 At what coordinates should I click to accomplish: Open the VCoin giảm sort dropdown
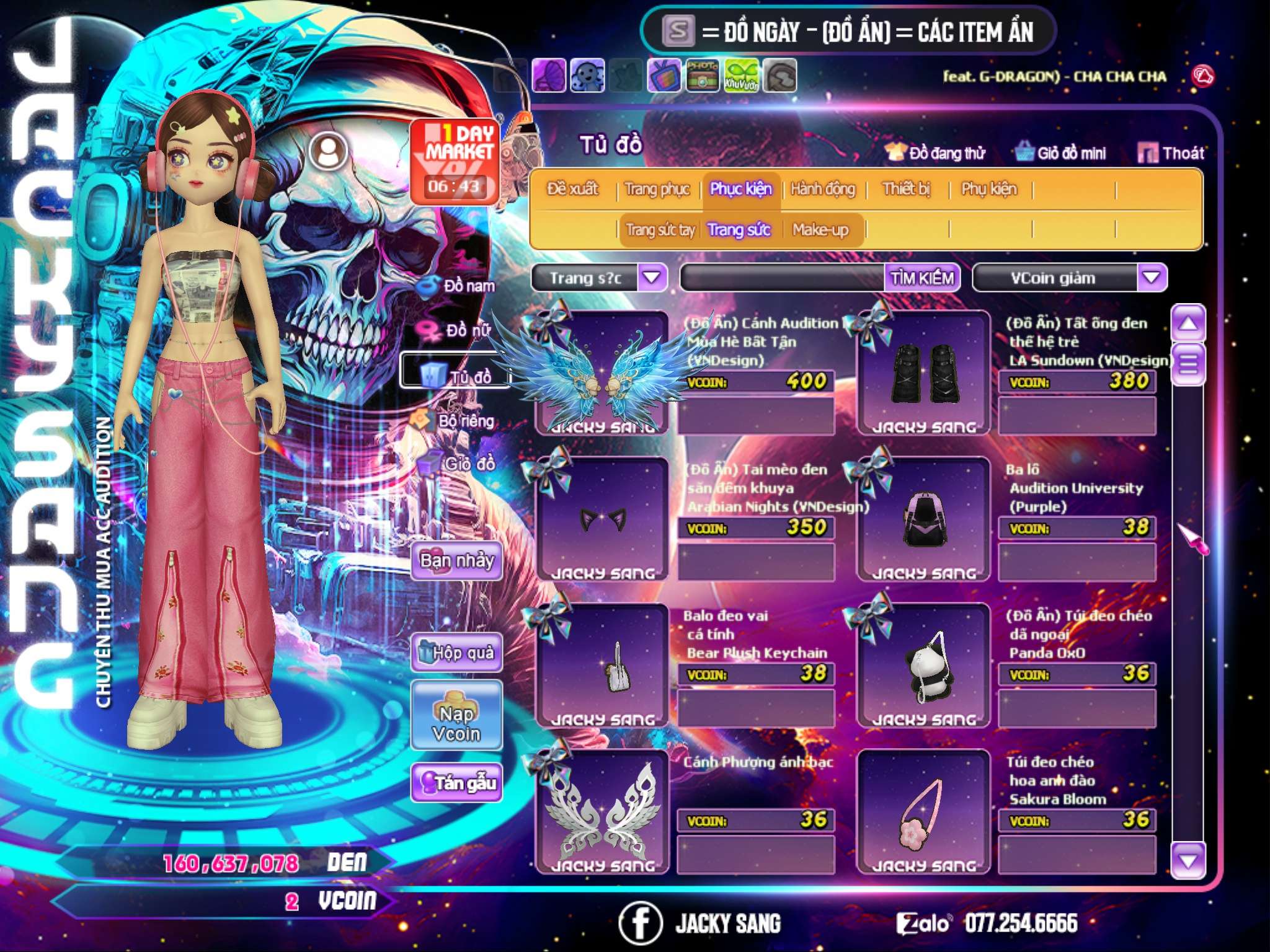(x=1151, y=278)
